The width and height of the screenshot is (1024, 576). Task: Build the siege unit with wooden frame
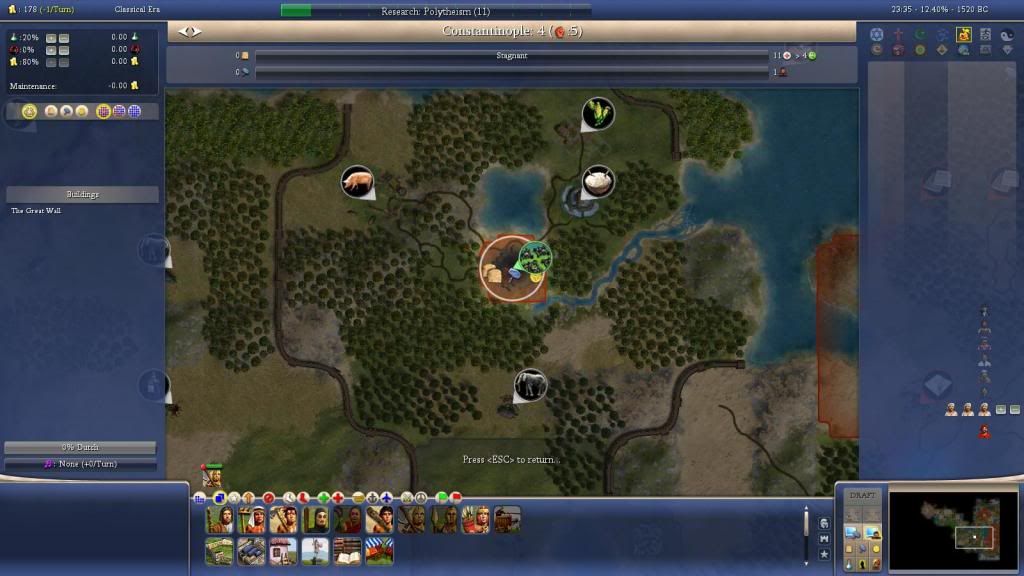click(507, 519)
